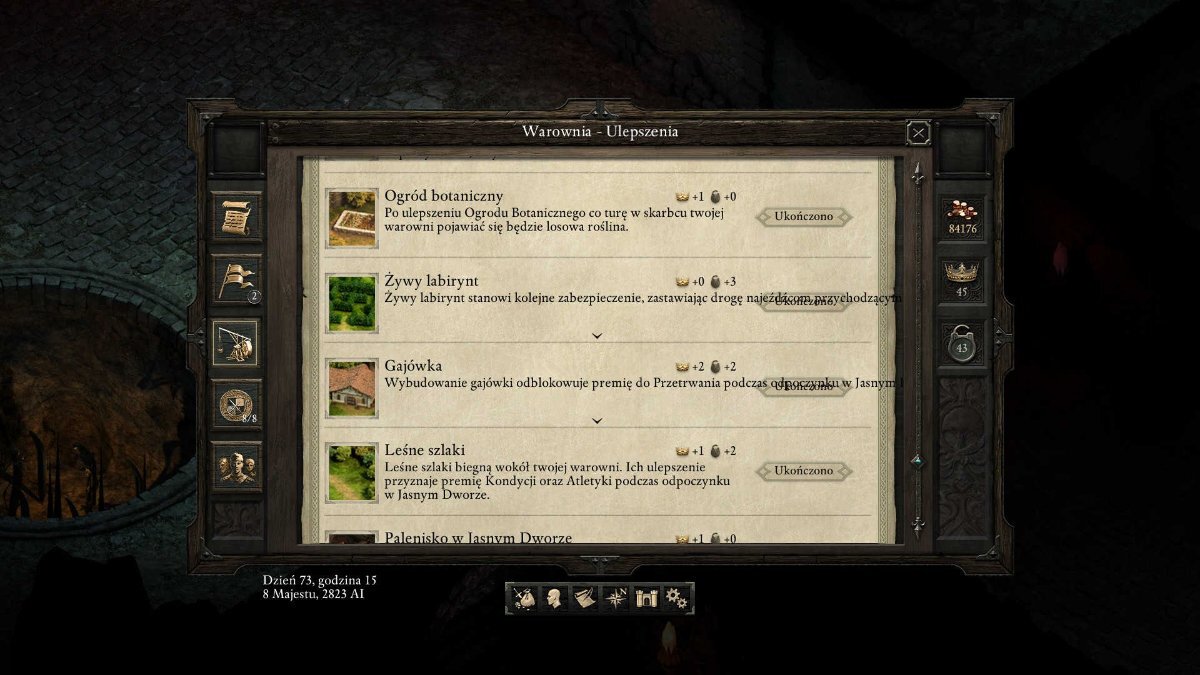Open the character sheet head icon
The image size is (1200, 675).
[554, 598]
